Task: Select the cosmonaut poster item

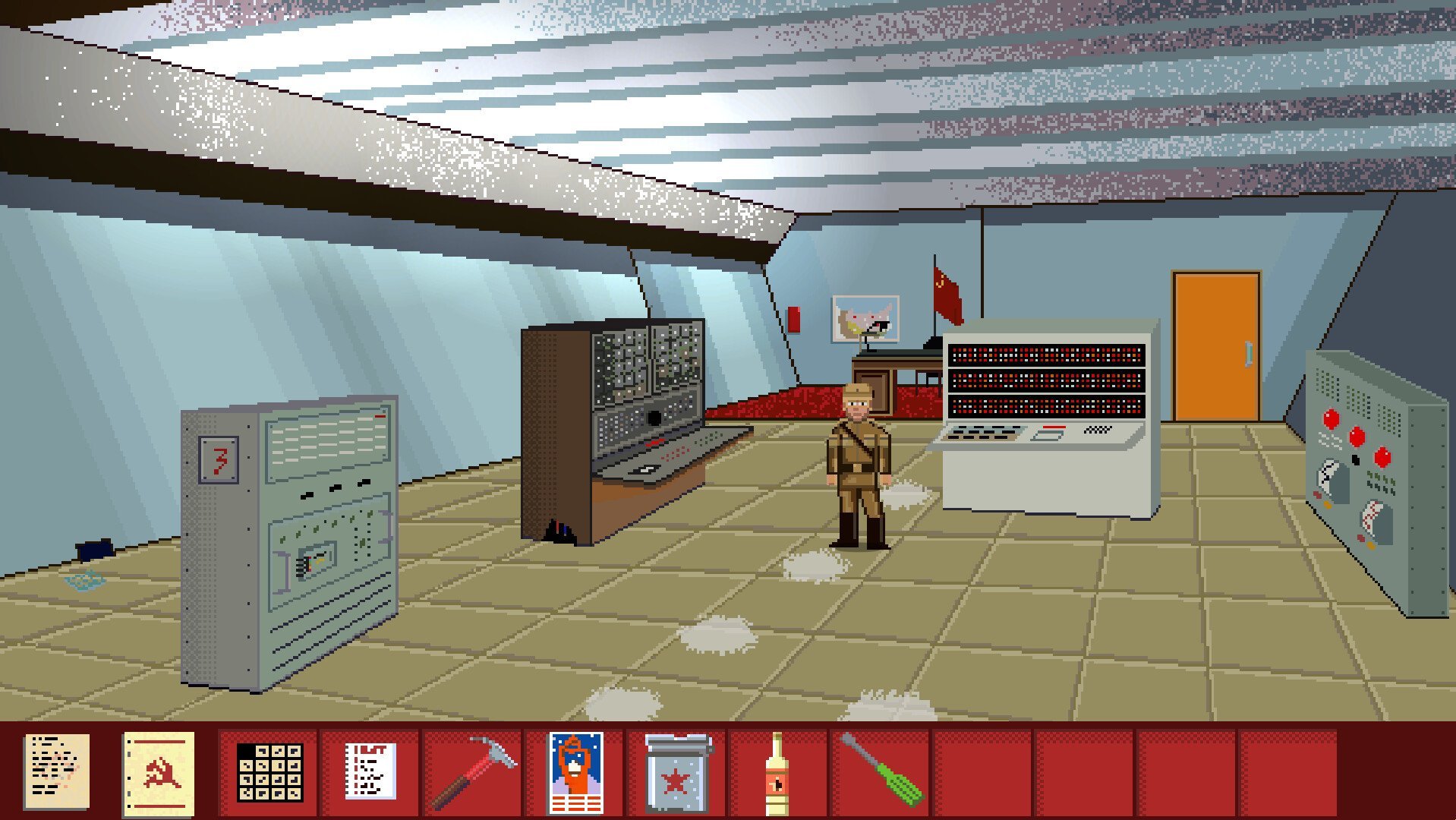Action: [x=575, y=771]
